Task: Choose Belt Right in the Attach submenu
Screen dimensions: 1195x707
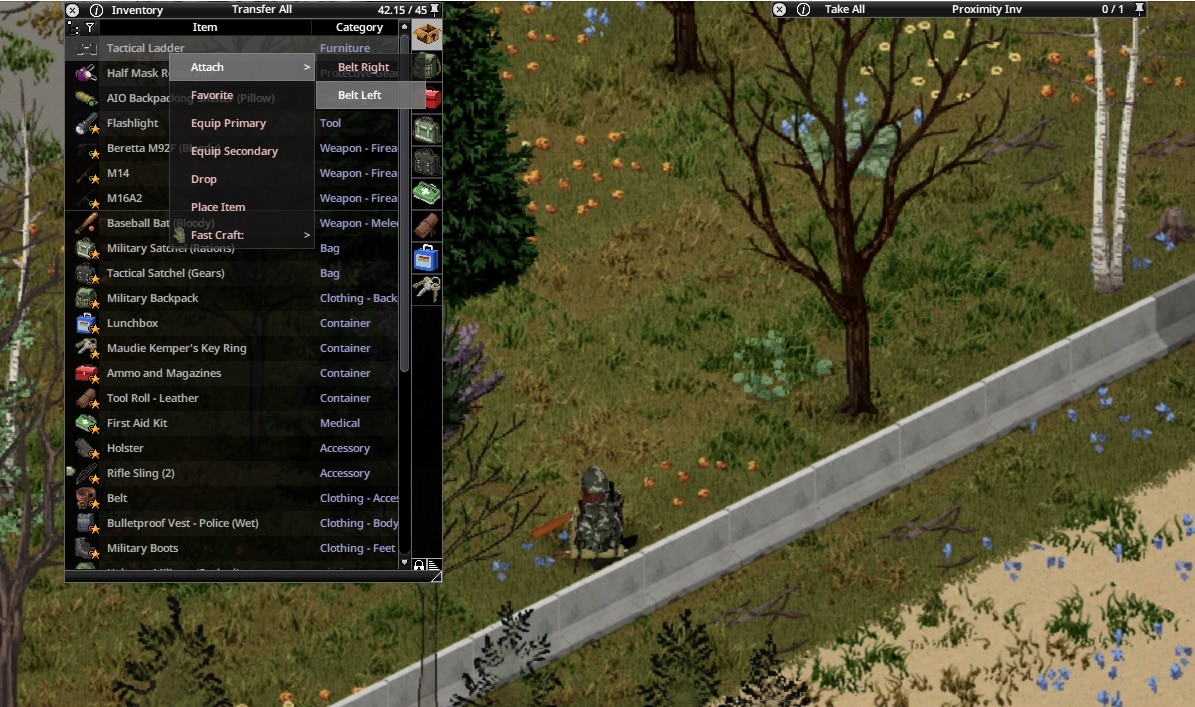Action: (x=363, y=67)
